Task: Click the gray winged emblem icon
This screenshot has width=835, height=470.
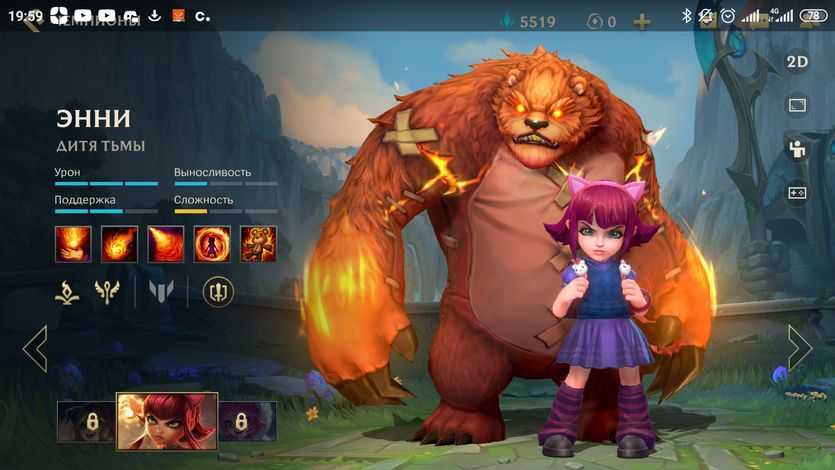Action: click(161, 292)
